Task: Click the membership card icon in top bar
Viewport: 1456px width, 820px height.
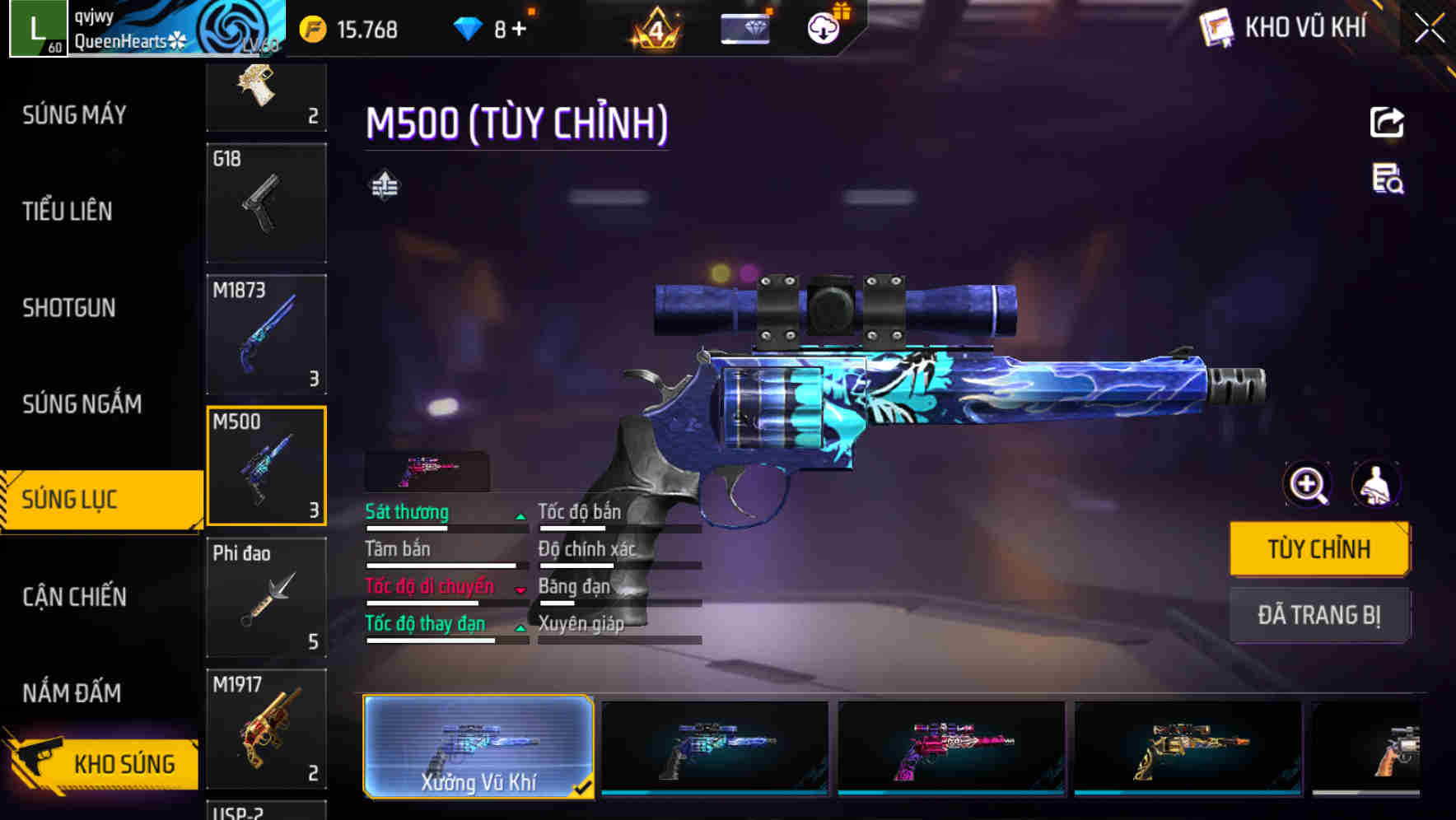Action: click(745, 27)
